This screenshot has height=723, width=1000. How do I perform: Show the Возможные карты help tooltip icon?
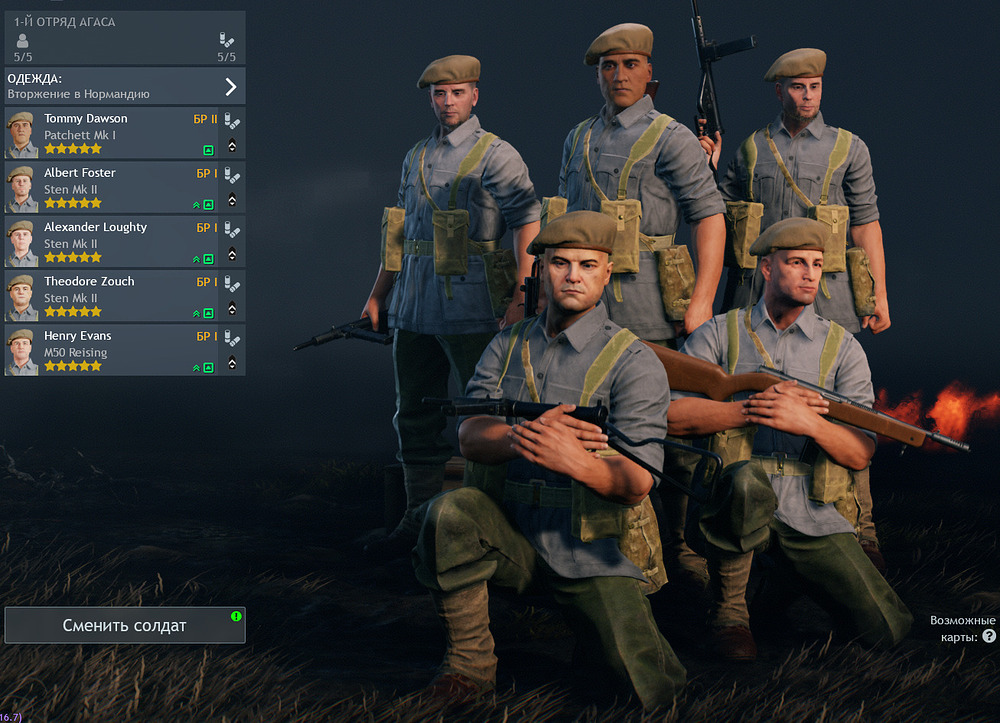[989, 636]
